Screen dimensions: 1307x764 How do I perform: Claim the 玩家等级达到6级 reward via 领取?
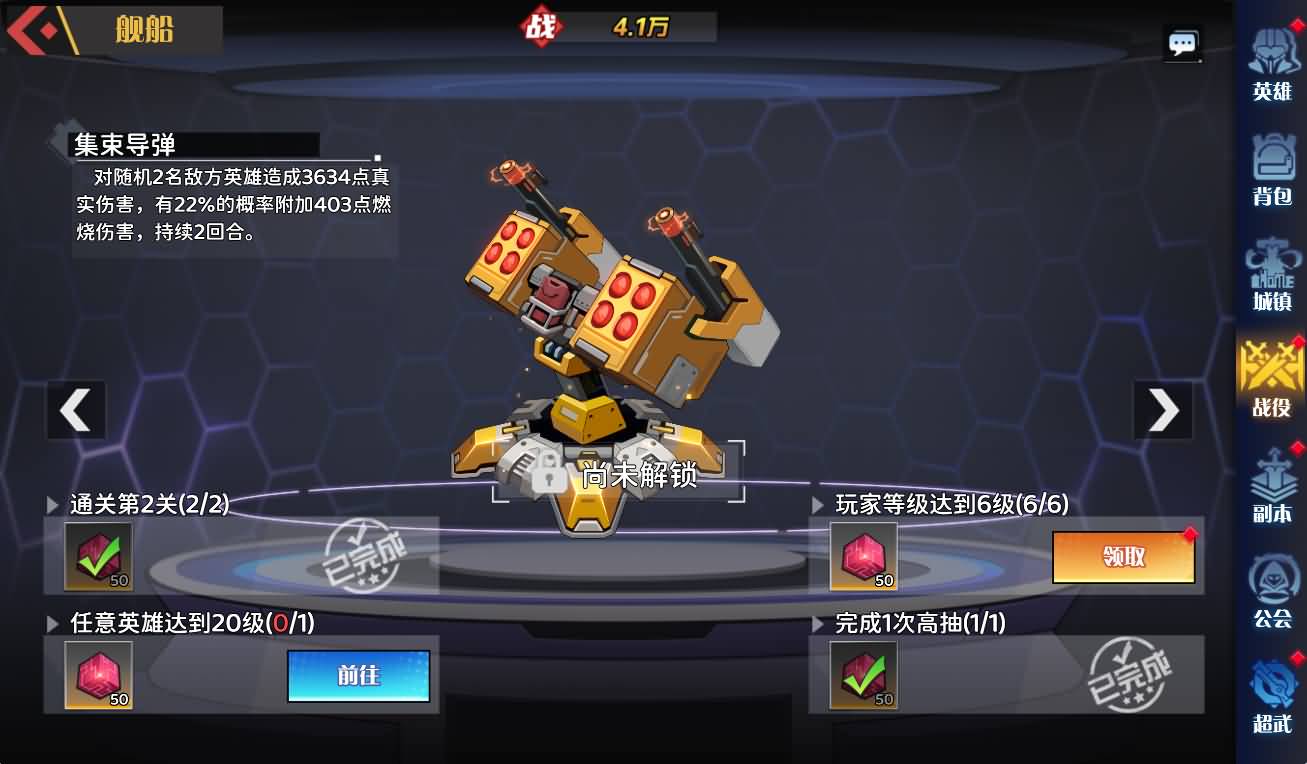tap(1124, 558)
